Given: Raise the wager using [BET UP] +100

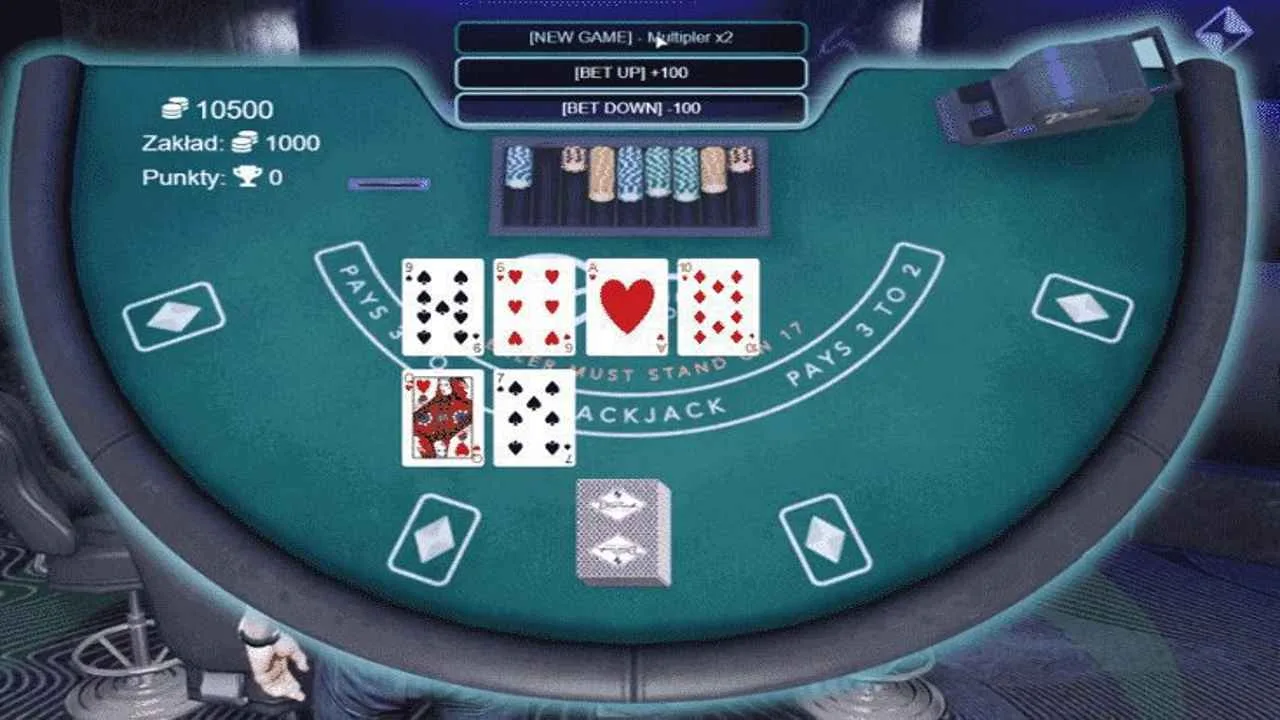Looking at the screenshot, I should click(633, 72).
